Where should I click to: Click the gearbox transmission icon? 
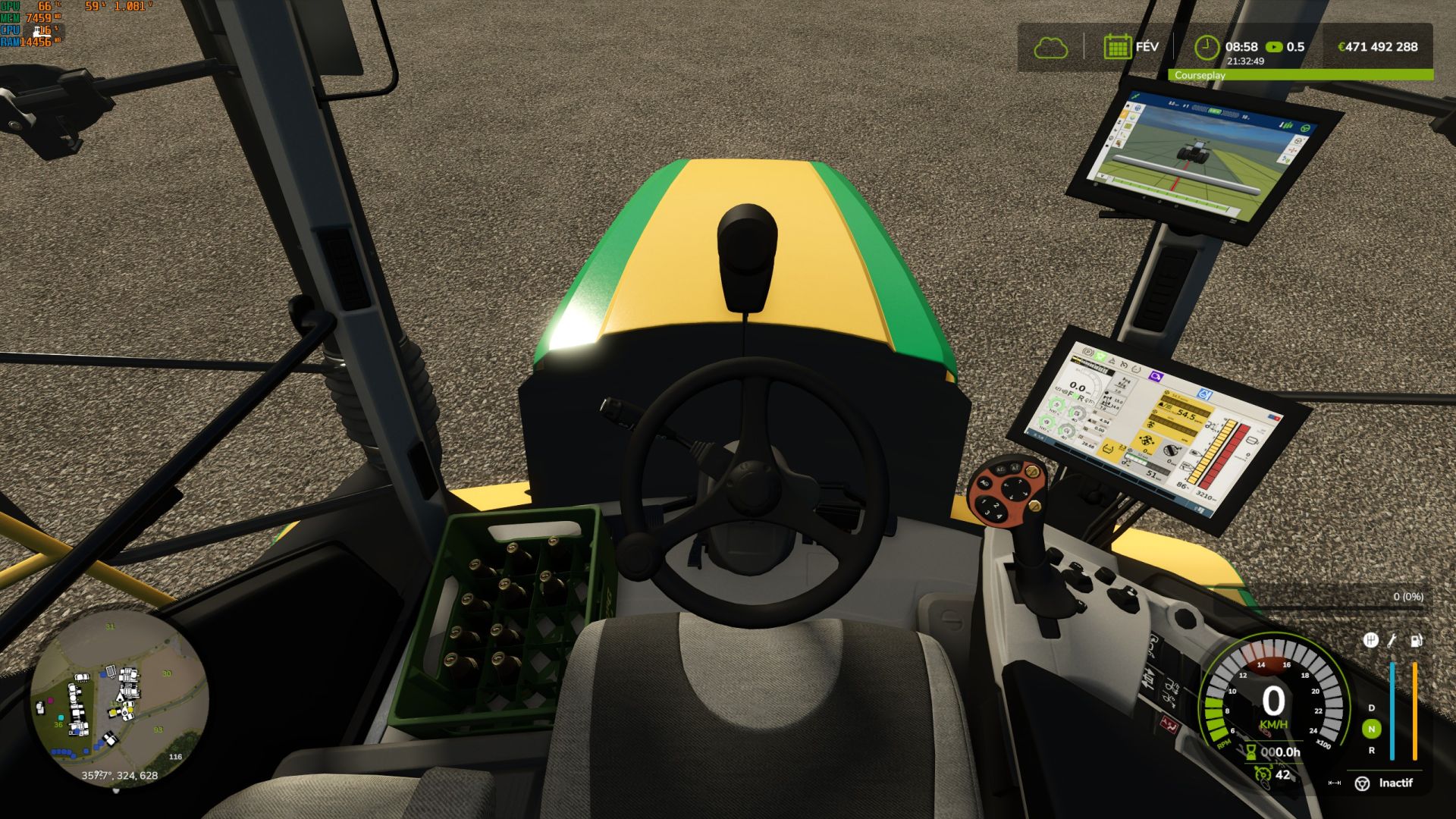[1370, 641]
